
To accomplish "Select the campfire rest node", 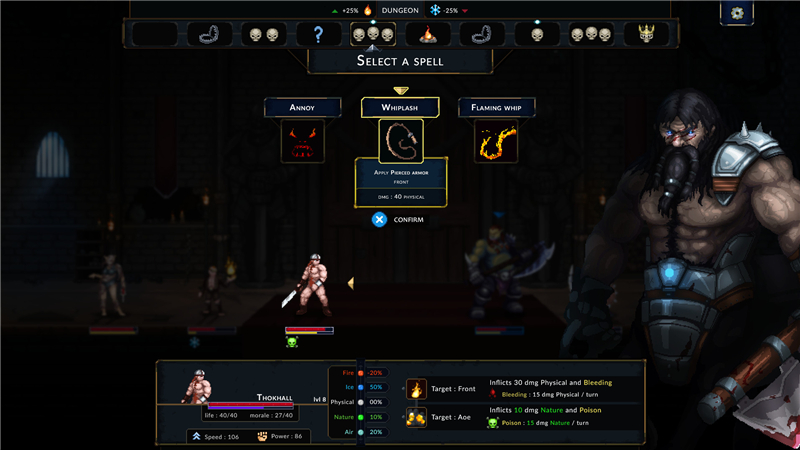I will [427, 35].
